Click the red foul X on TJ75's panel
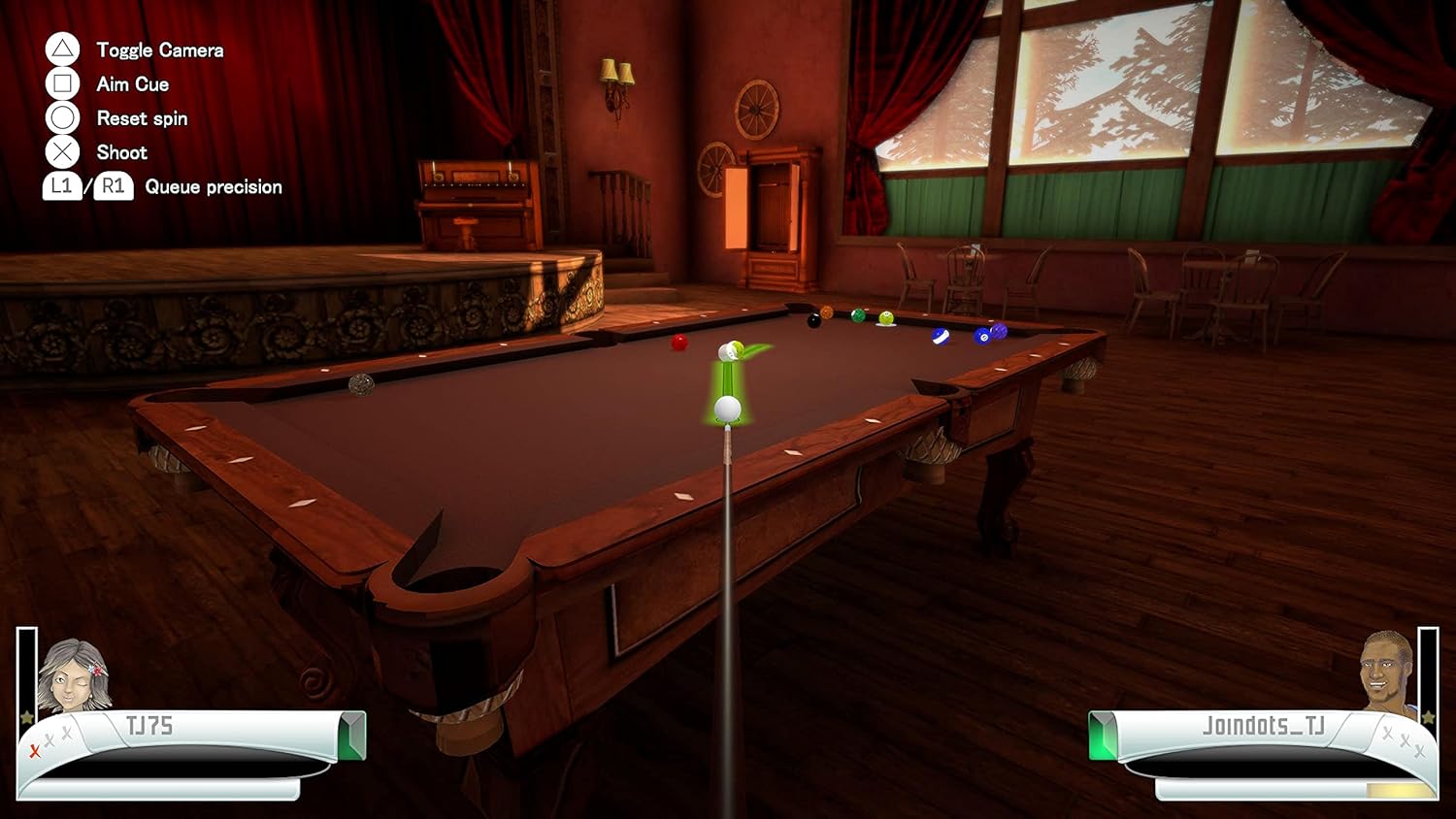Image resolution: width=1456 pixels, height=819 pixels. click(x=34, y=749)
